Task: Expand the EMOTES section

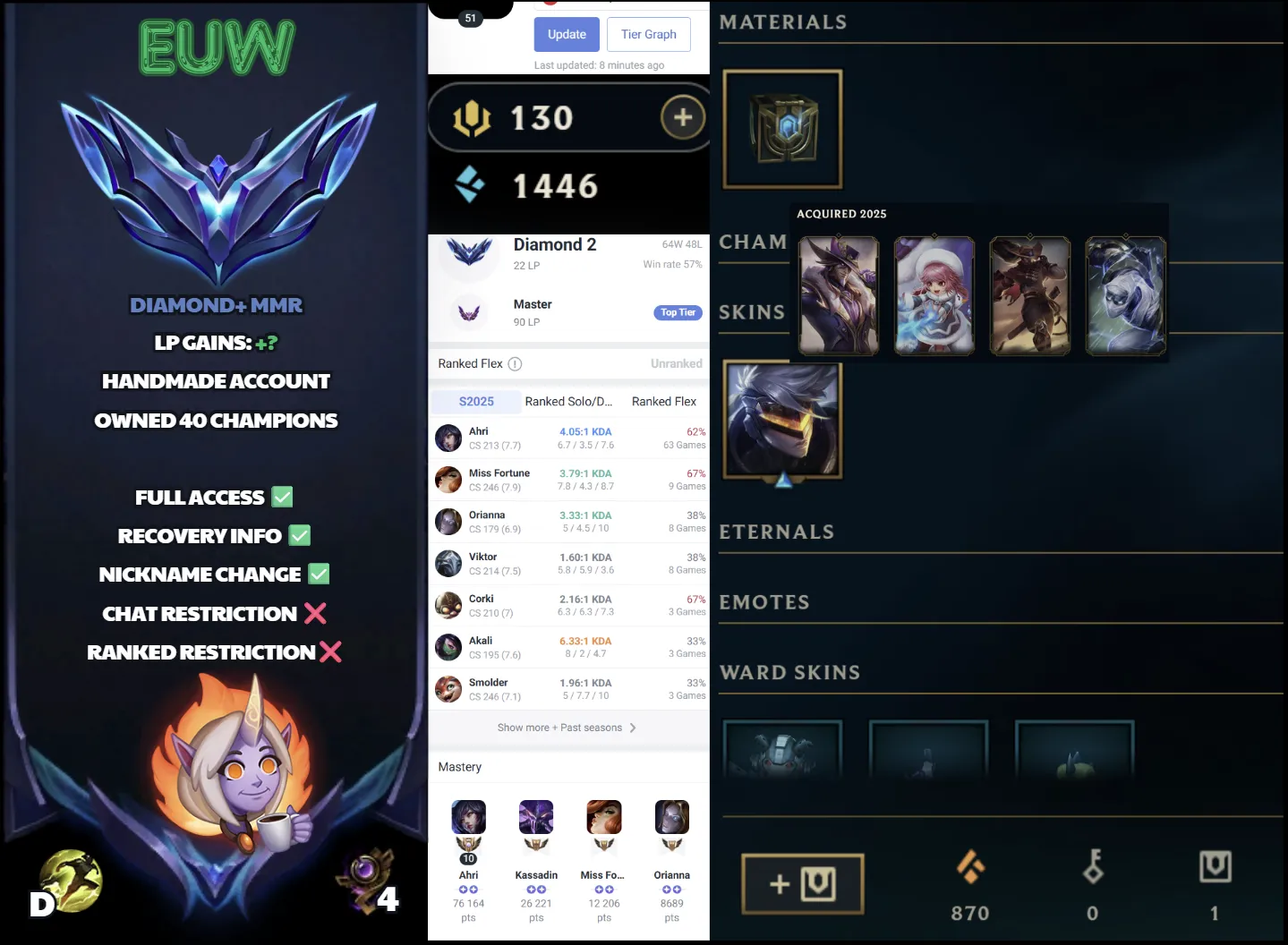Action: coord(764,602)
